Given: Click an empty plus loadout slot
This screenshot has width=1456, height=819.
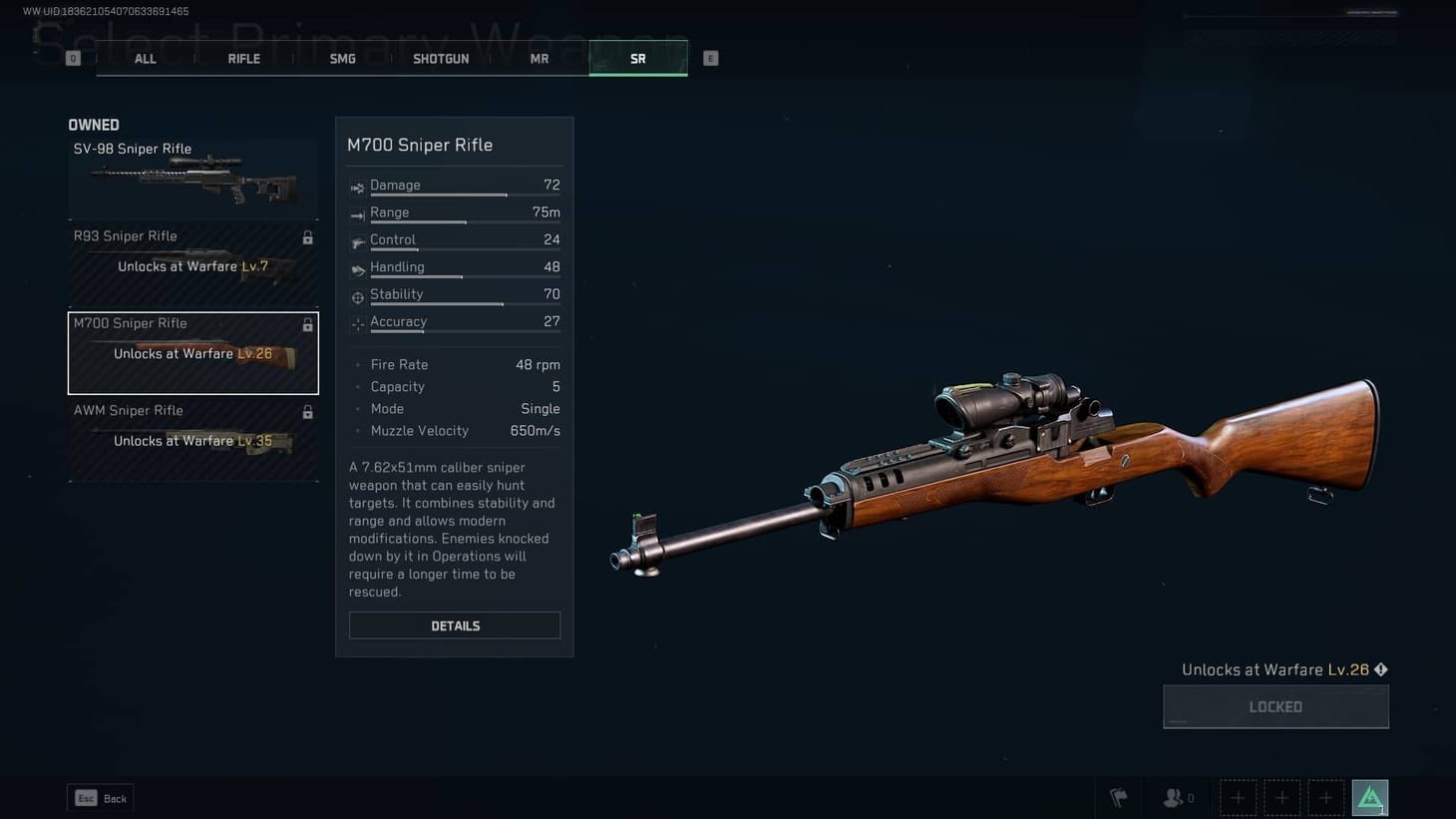Looking at the screenshot, I should click(1238, 797).
